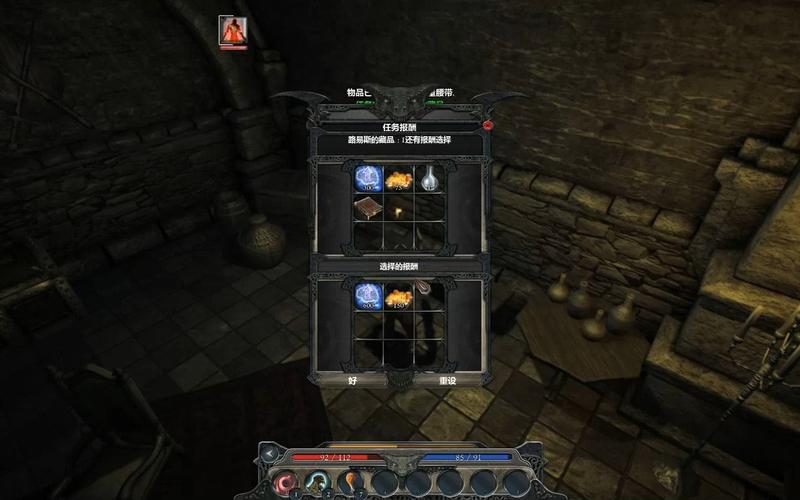The image size is (800, 500).
Task: Click the blue crystal in selected rewards
Action: coord(367,296)
